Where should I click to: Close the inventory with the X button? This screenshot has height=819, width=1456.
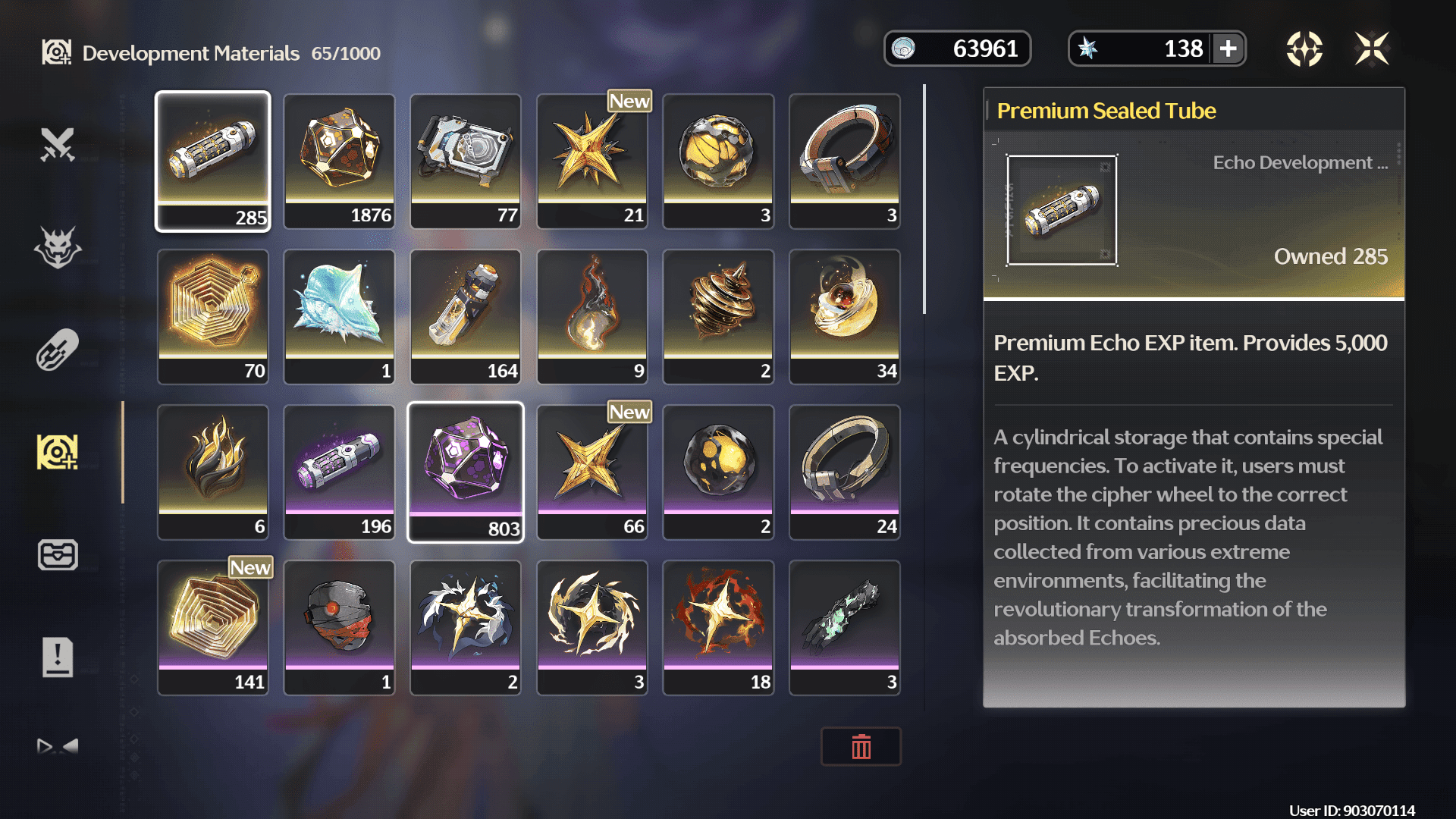click(1372, 49)
